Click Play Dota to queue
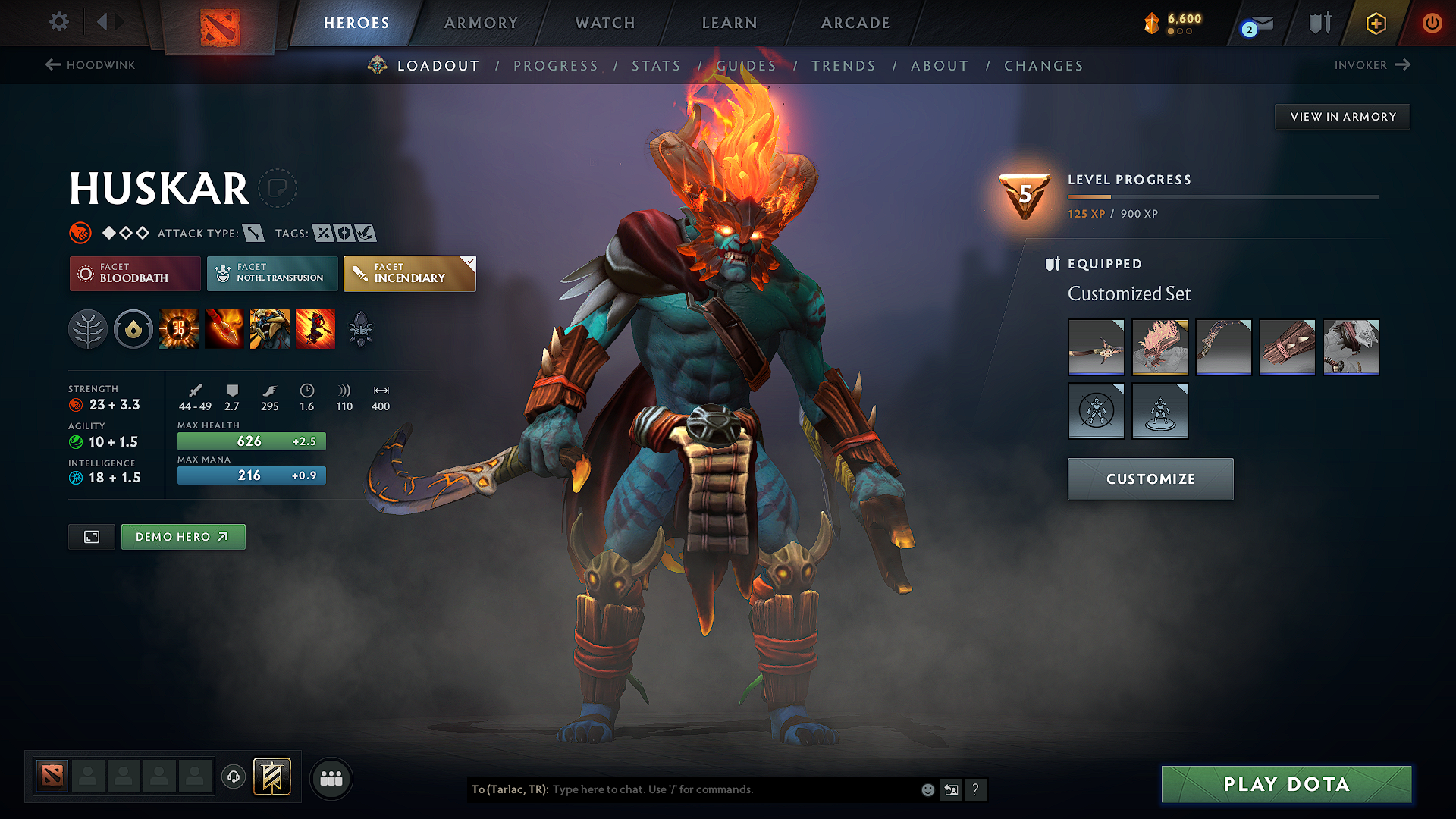Viewport: 1456px width, 819px height. pyautogui.click(x=1286, y=784)
